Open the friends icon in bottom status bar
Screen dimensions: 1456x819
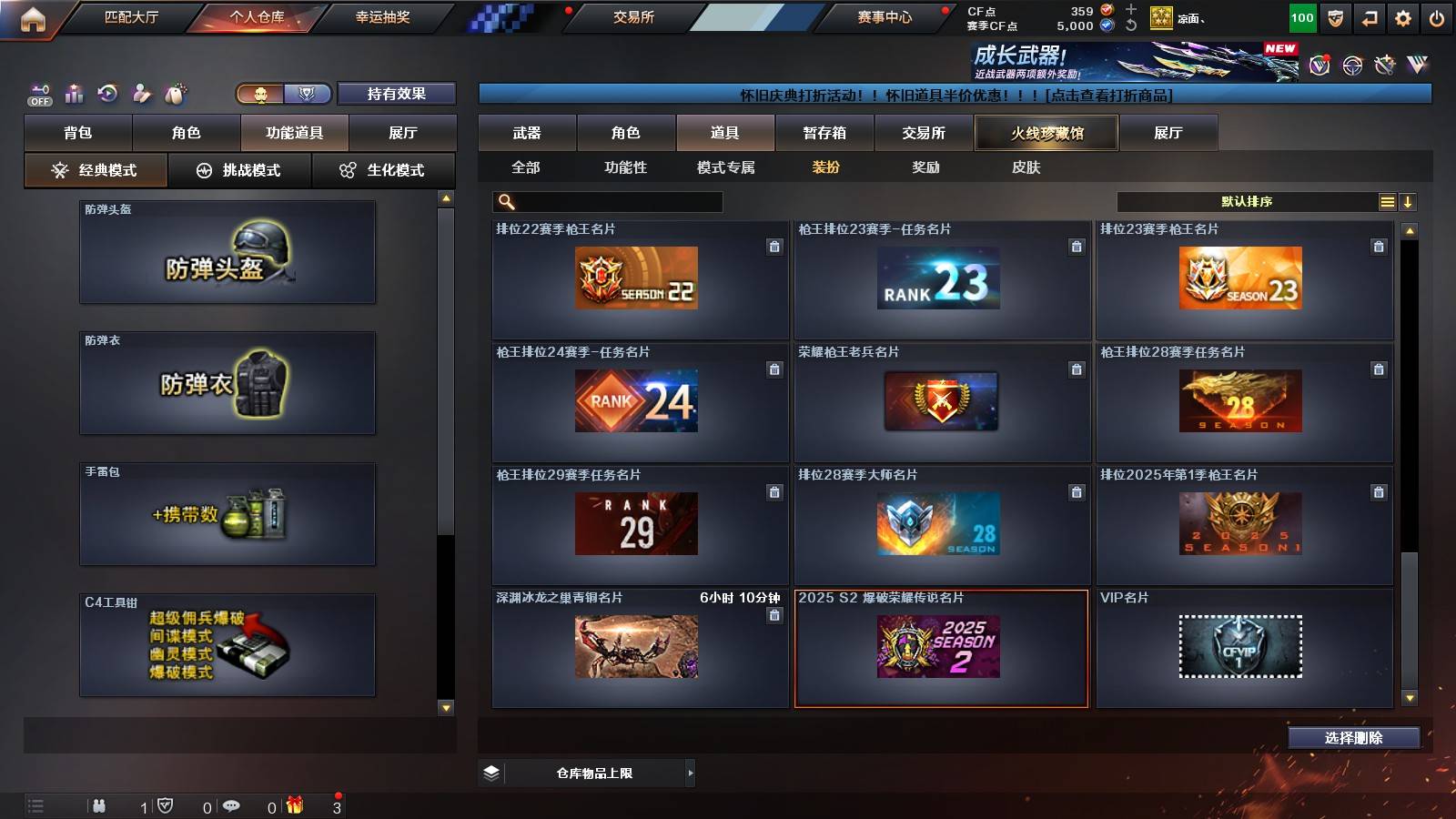(100, 806)
